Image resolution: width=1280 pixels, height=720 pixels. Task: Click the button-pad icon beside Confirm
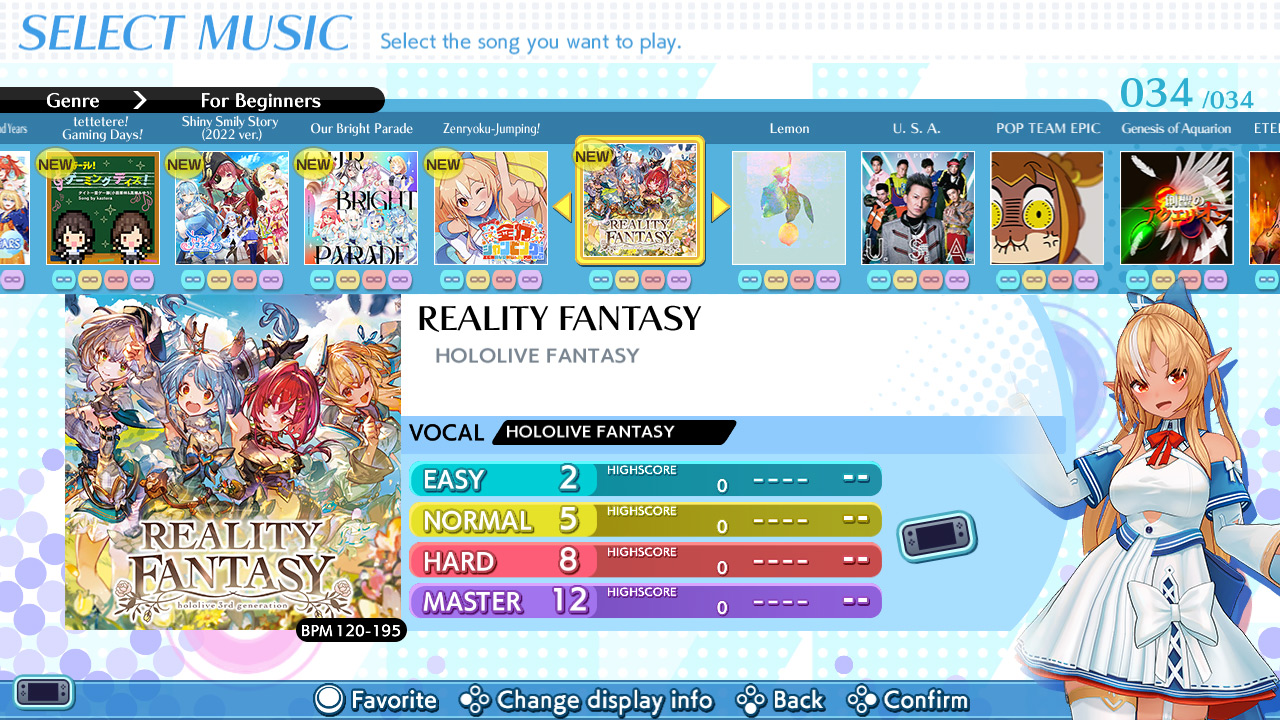click(862, 700)
